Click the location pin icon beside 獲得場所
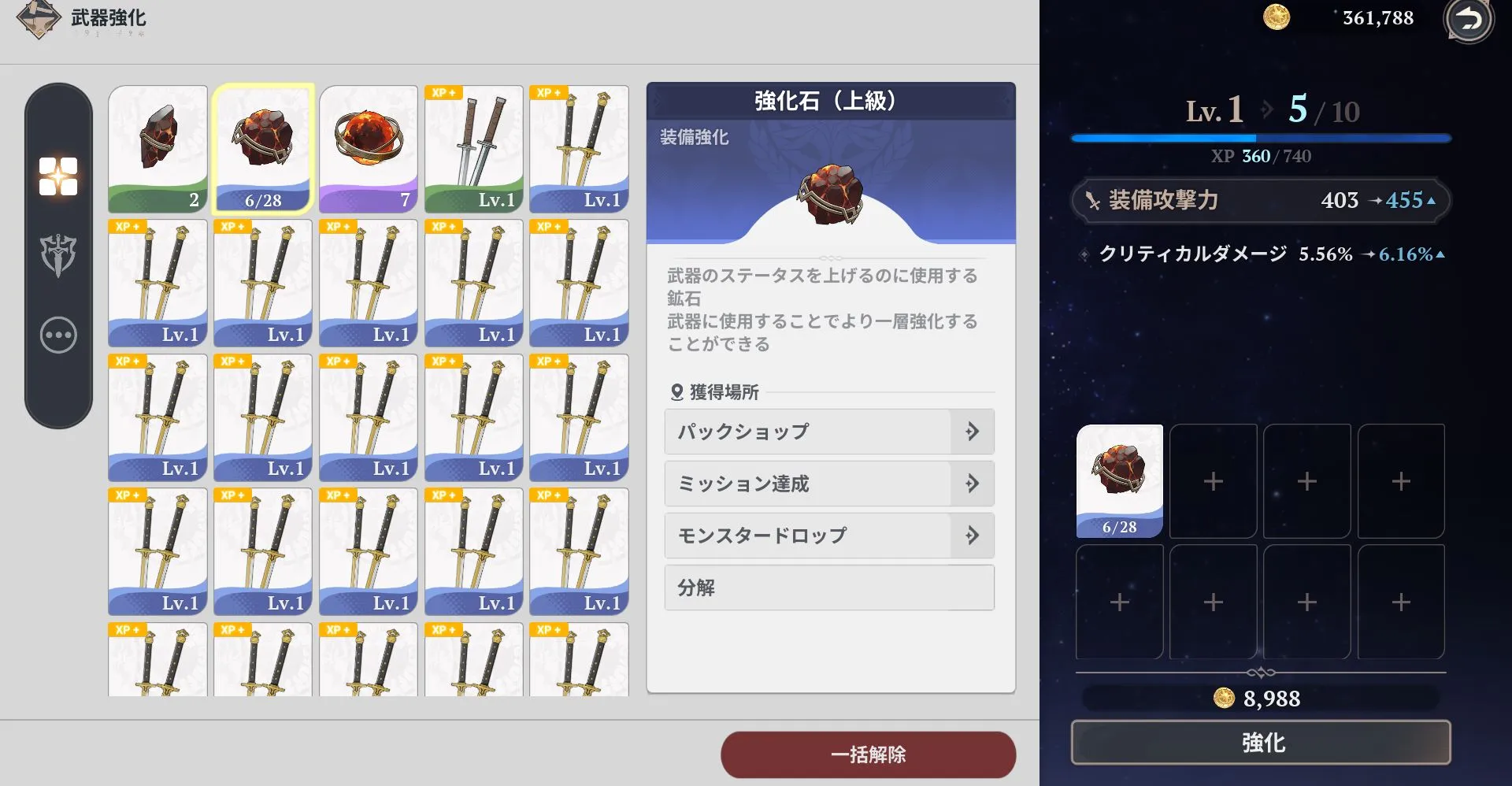Viewport: 1512px width, 786px height. (678, 391)
